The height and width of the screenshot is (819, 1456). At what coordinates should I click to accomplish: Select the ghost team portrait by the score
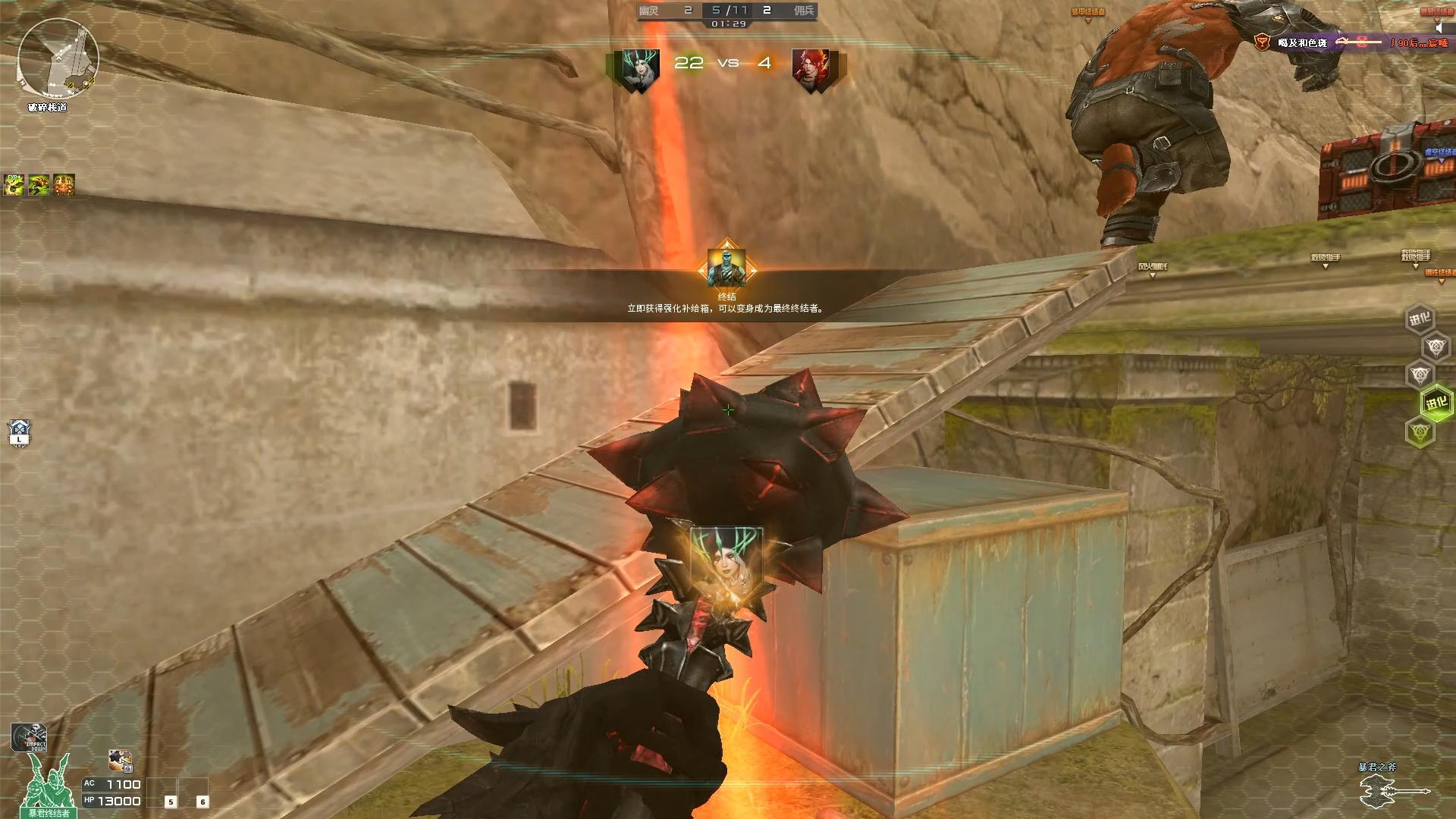[640, 71]
